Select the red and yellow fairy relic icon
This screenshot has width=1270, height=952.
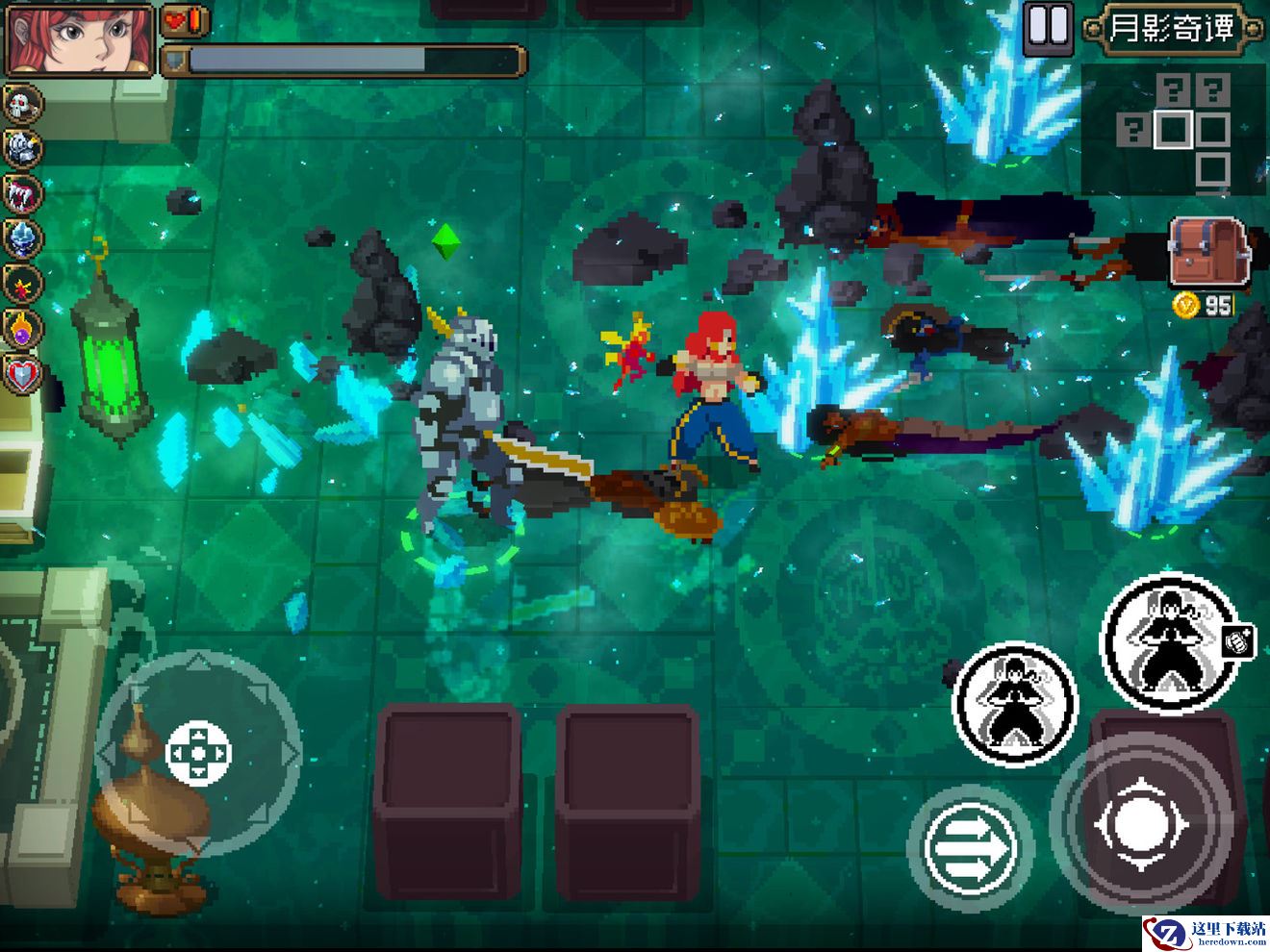tap(23, 284)
